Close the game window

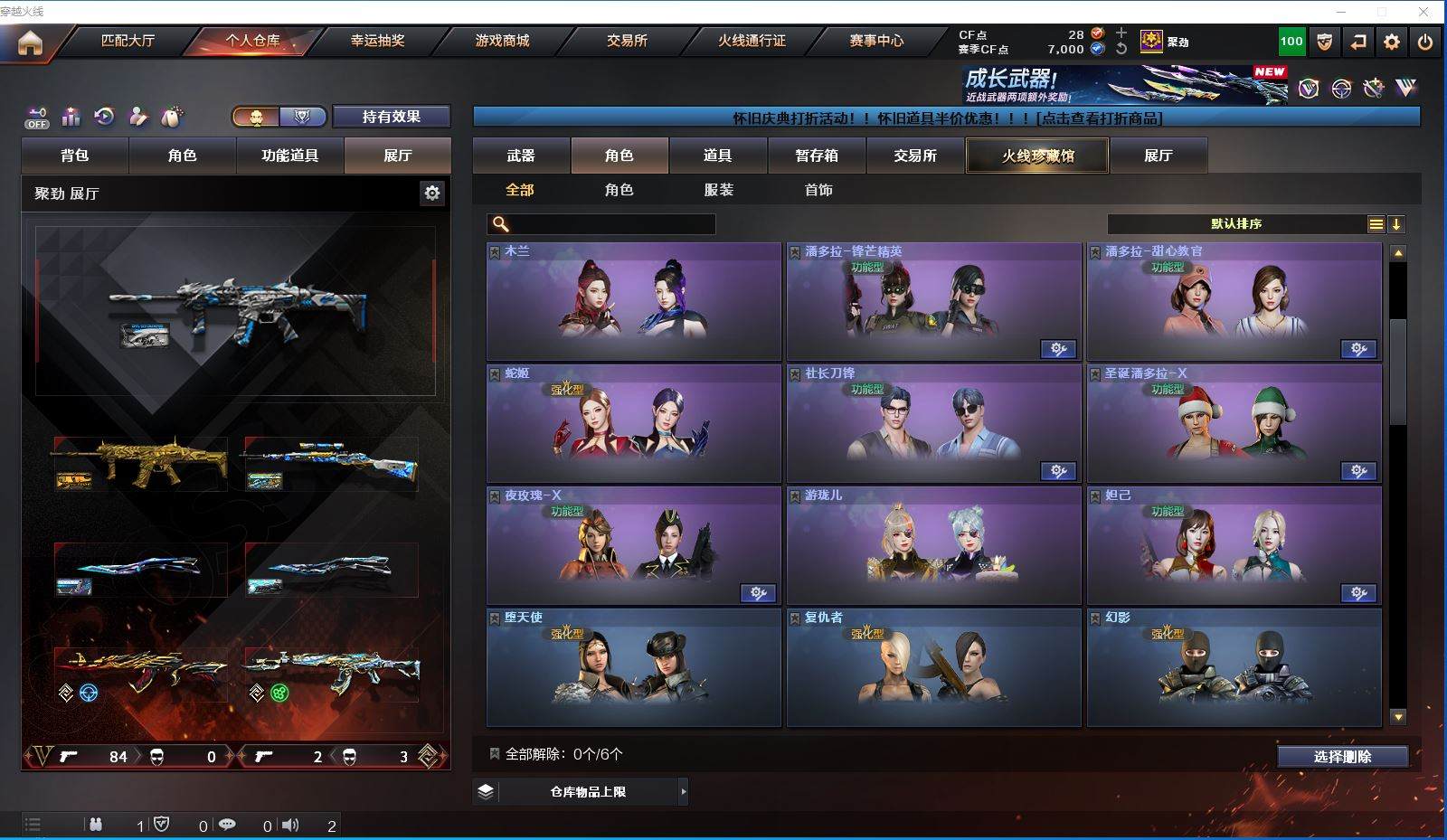[1423, 12]
